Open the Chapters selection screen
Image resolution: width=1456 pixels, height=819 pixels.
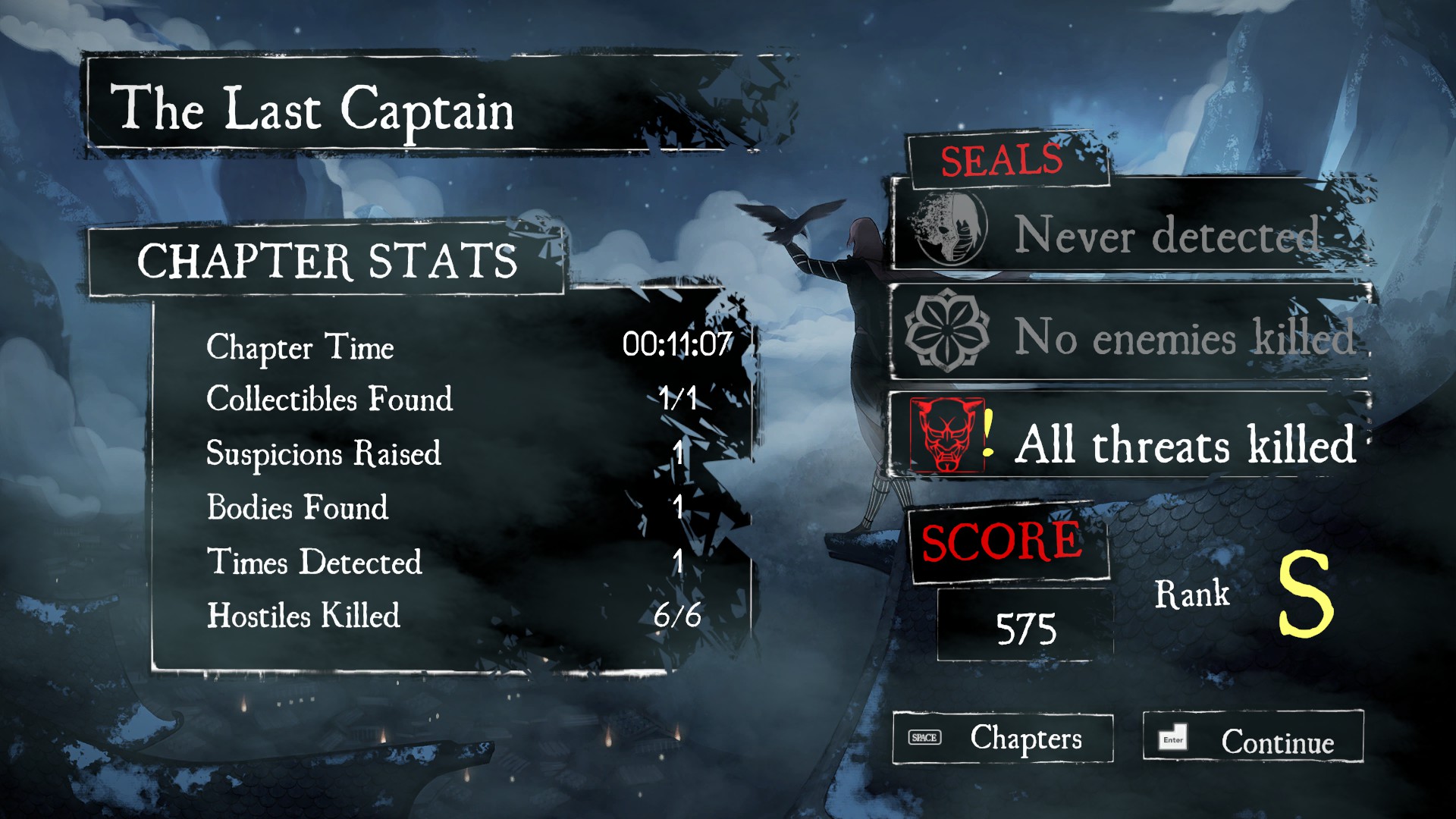tap(1003, 738)
